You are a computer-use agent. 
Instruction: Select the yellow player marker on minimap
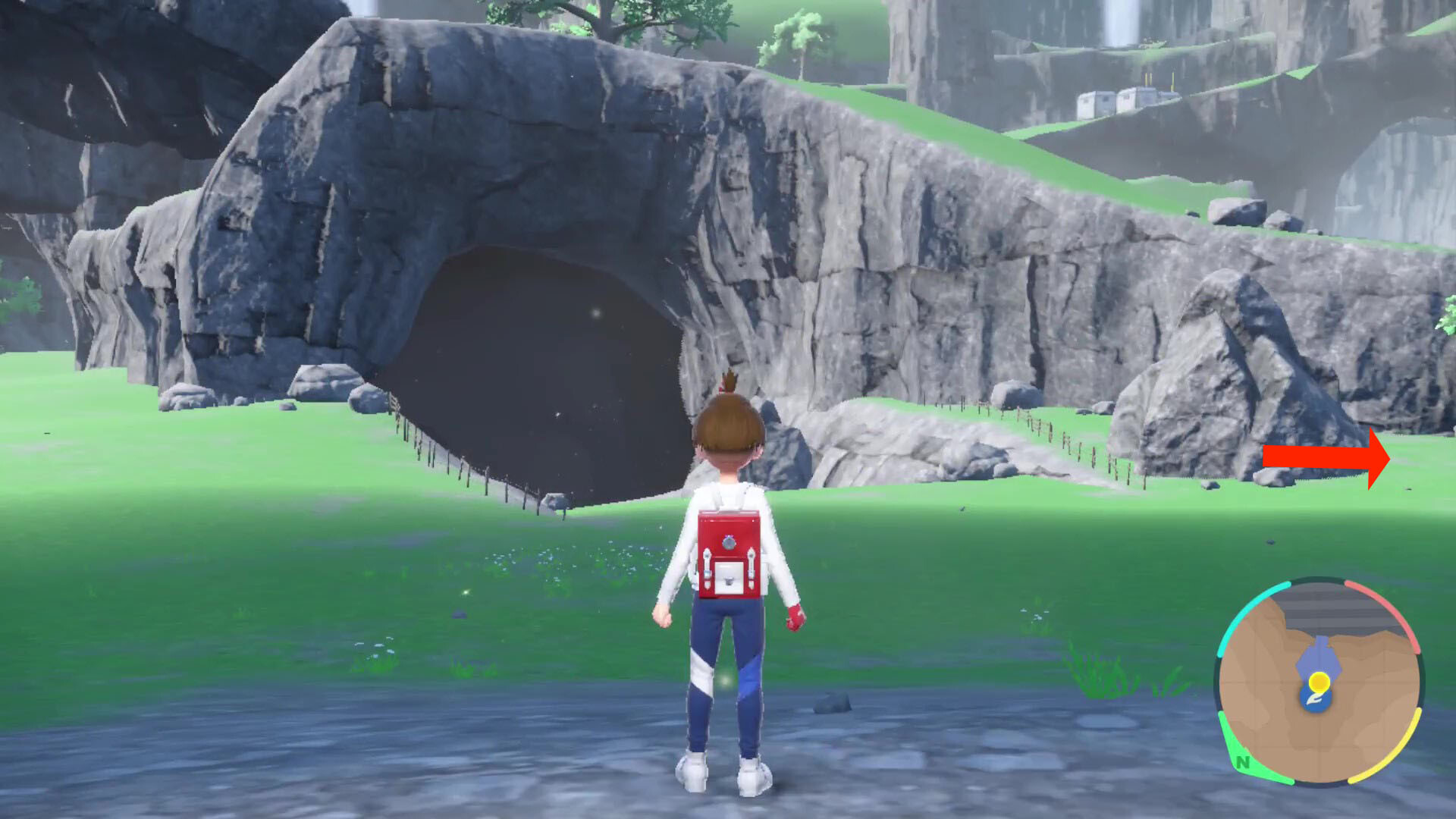(1320, 681)
